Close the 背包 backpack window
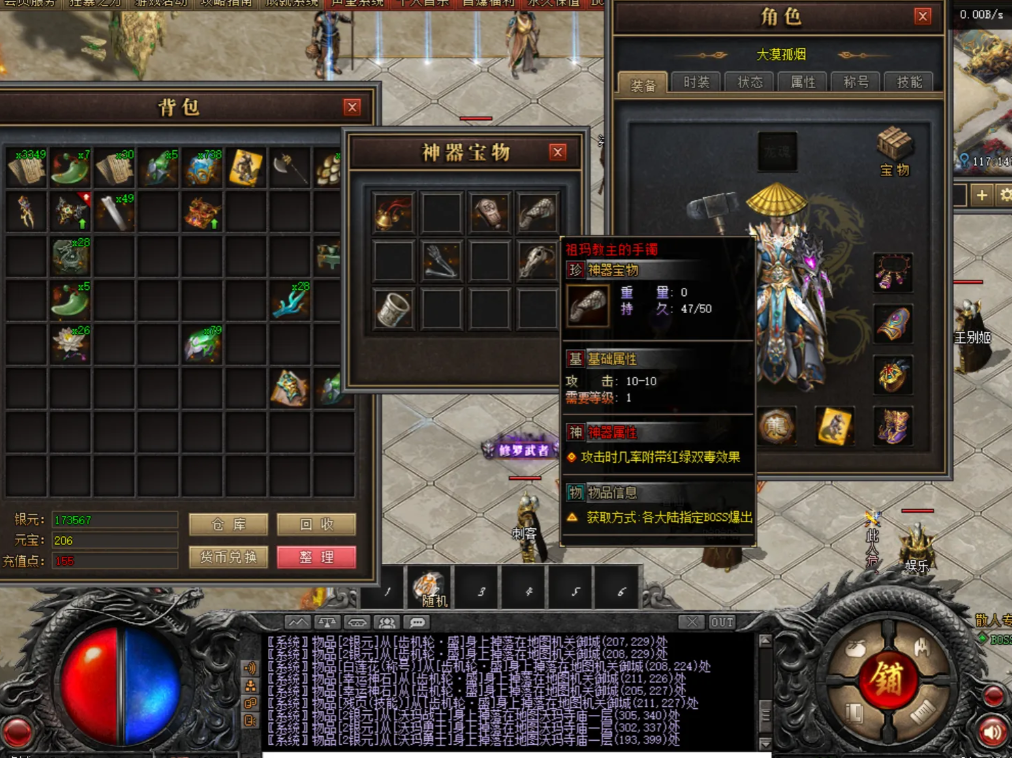1012x758 pixels. 352,107
